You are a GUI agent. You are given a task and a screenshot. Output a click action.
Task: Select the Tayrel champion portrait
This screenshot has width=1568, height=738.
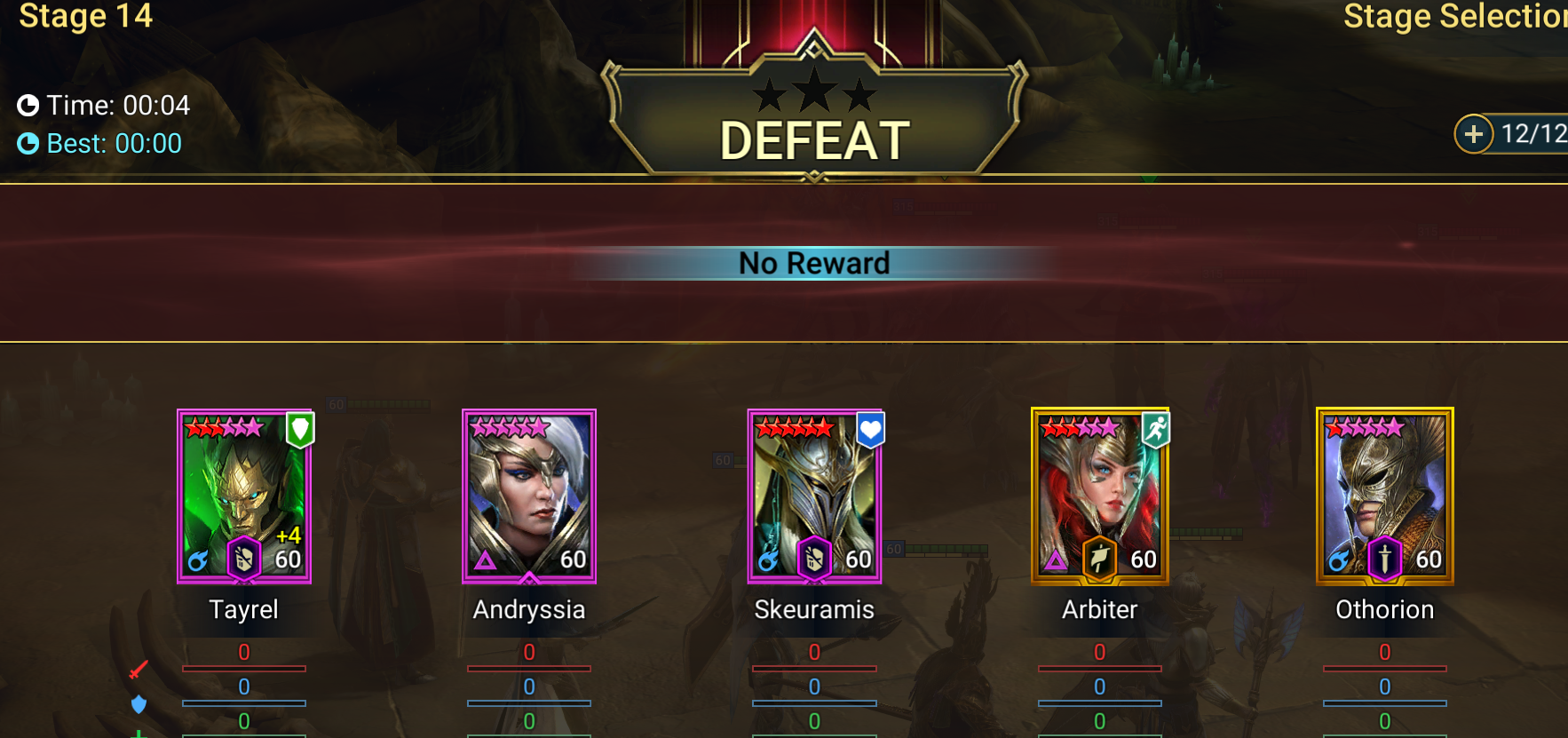pos(244,496)
